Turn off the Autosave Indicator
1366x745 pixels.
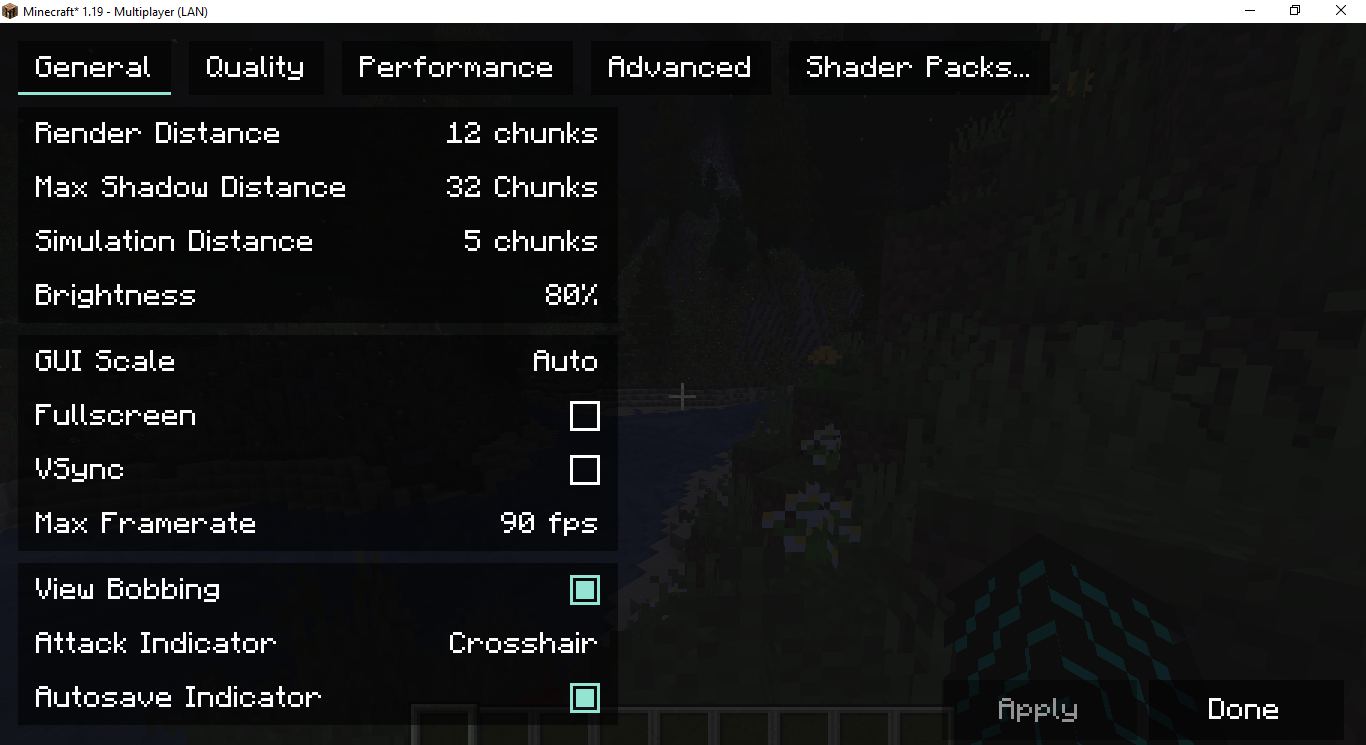click(585, 697)
